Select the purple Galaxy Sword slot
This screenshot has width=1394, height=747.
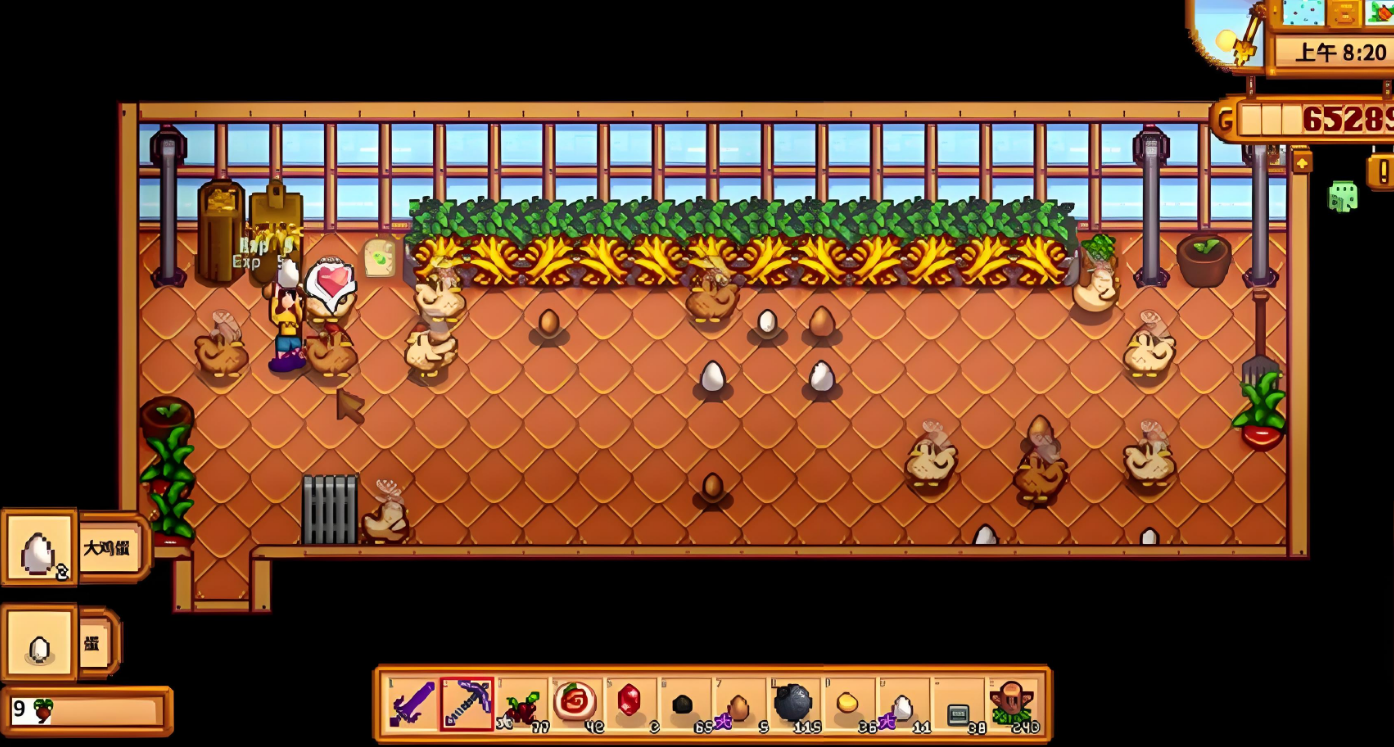click(413, 704)
